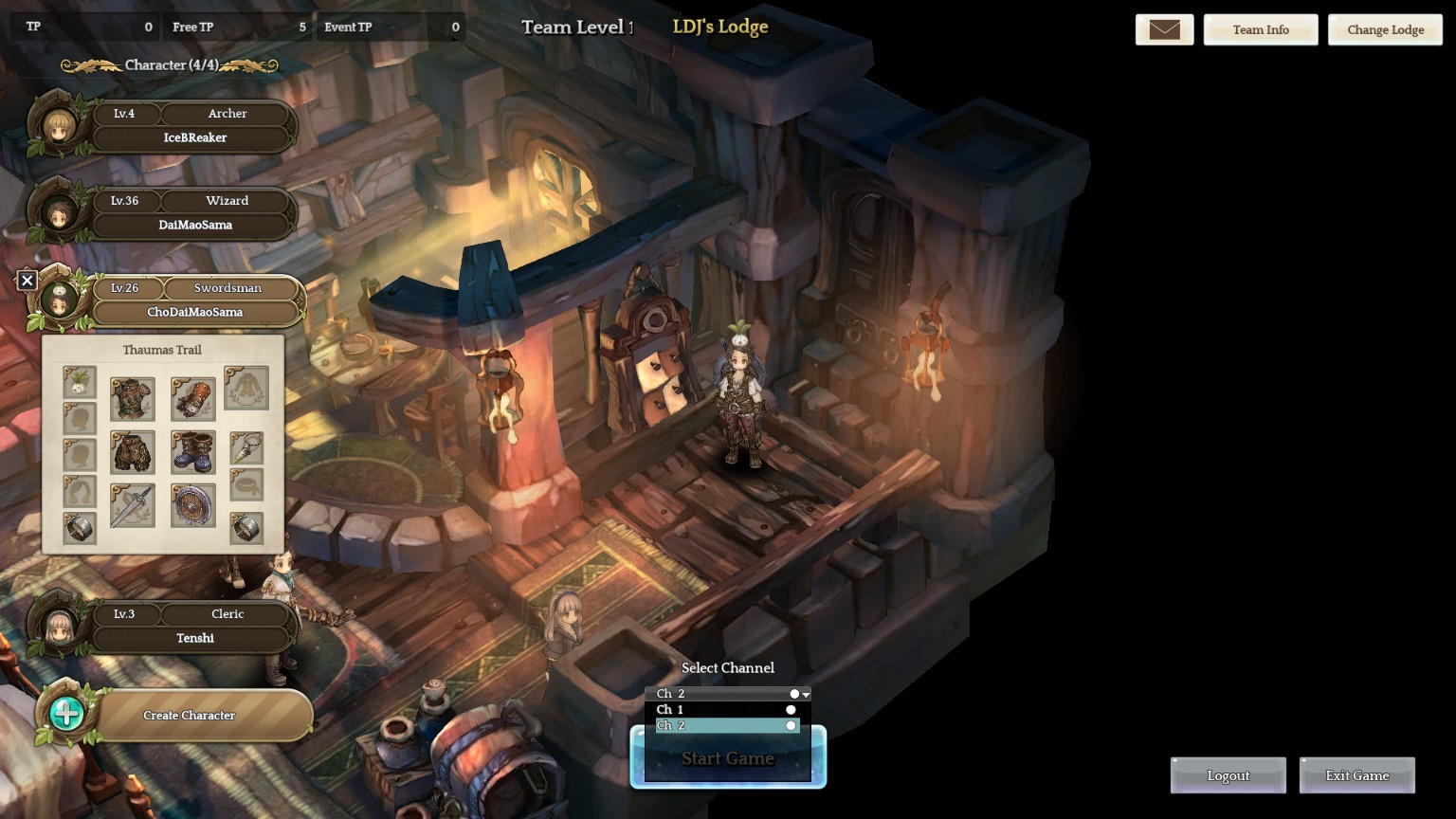Open the Select Channel dropdown
This screenshot has width=1456, height=819.
click(x=728, y=694)
